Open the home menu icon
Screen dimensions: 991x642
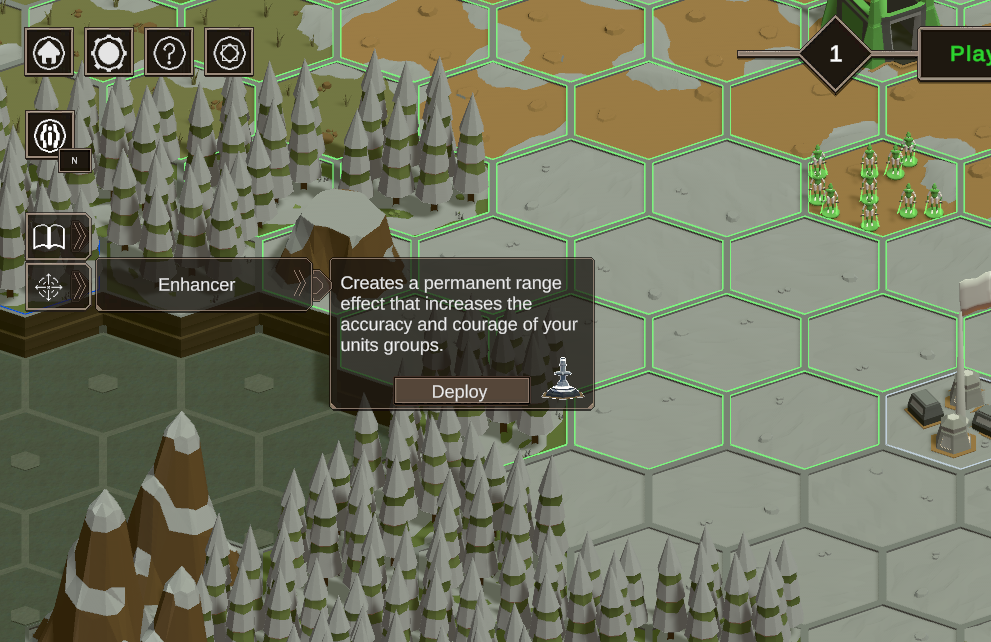click(49, 52)
